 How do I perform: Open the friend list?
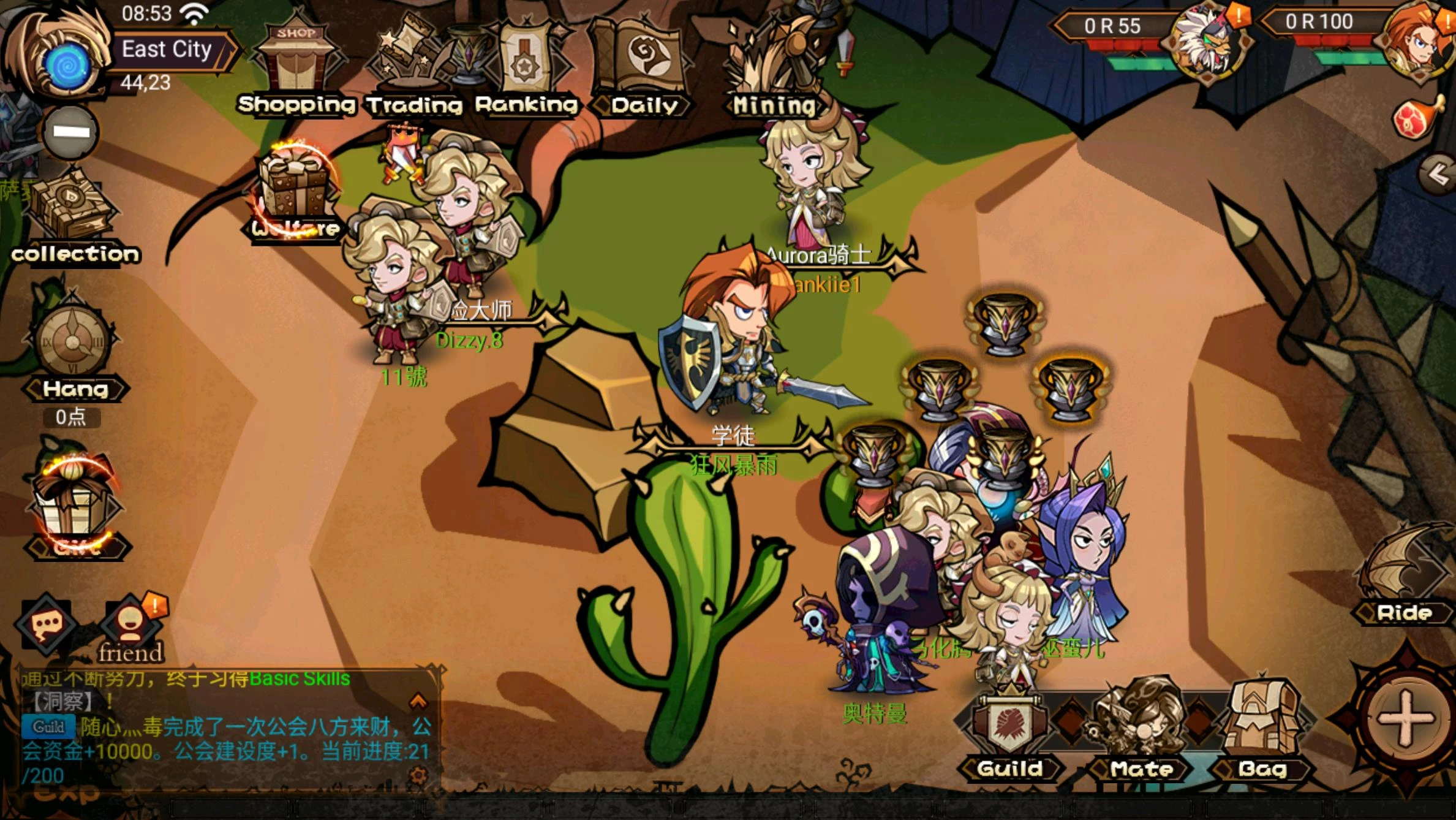pos(130,628)
